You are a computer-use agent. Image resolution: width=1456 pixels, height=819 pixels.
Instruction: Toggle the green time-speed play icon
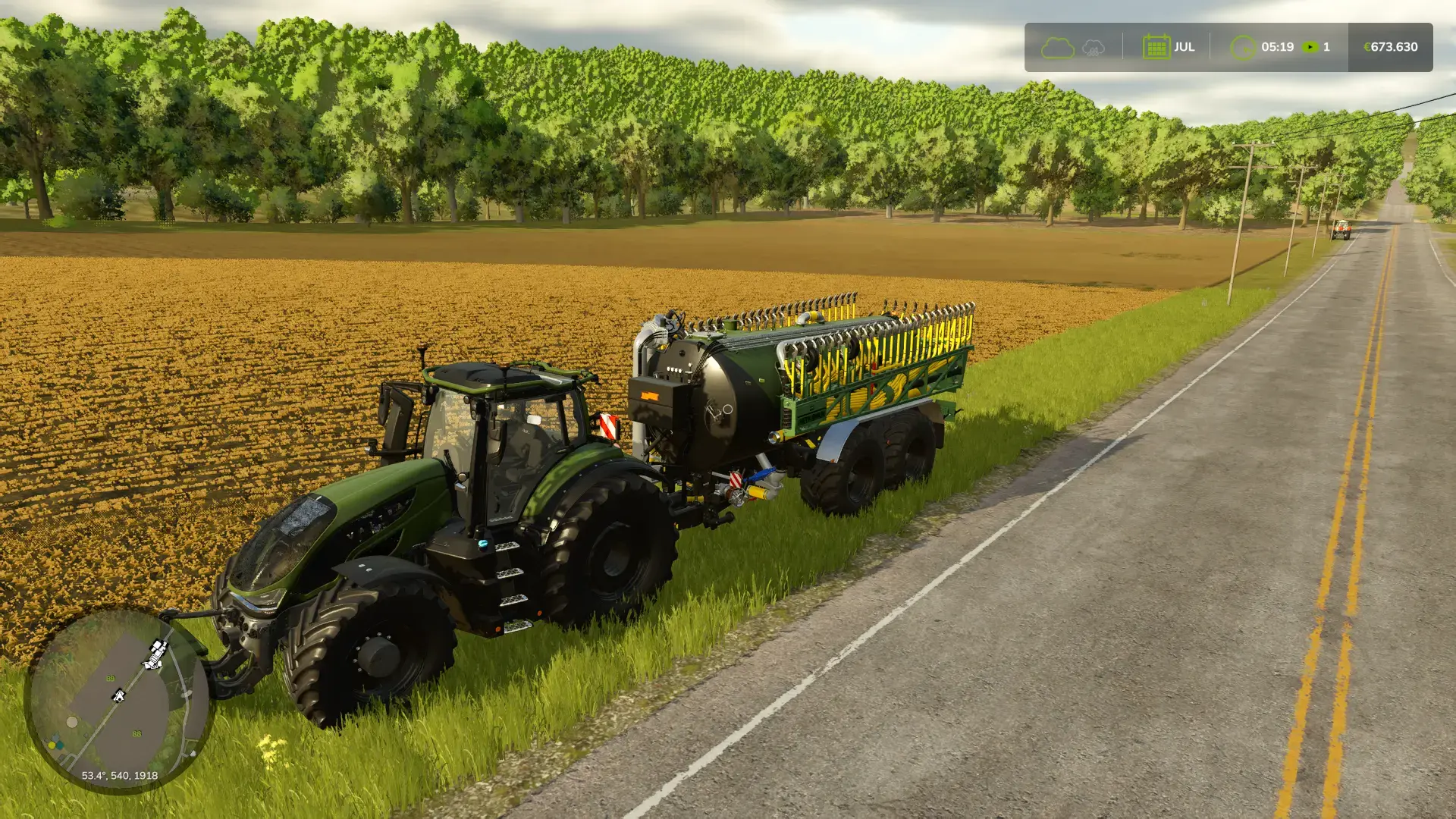pyautogui.click(x=1310, y=47)
